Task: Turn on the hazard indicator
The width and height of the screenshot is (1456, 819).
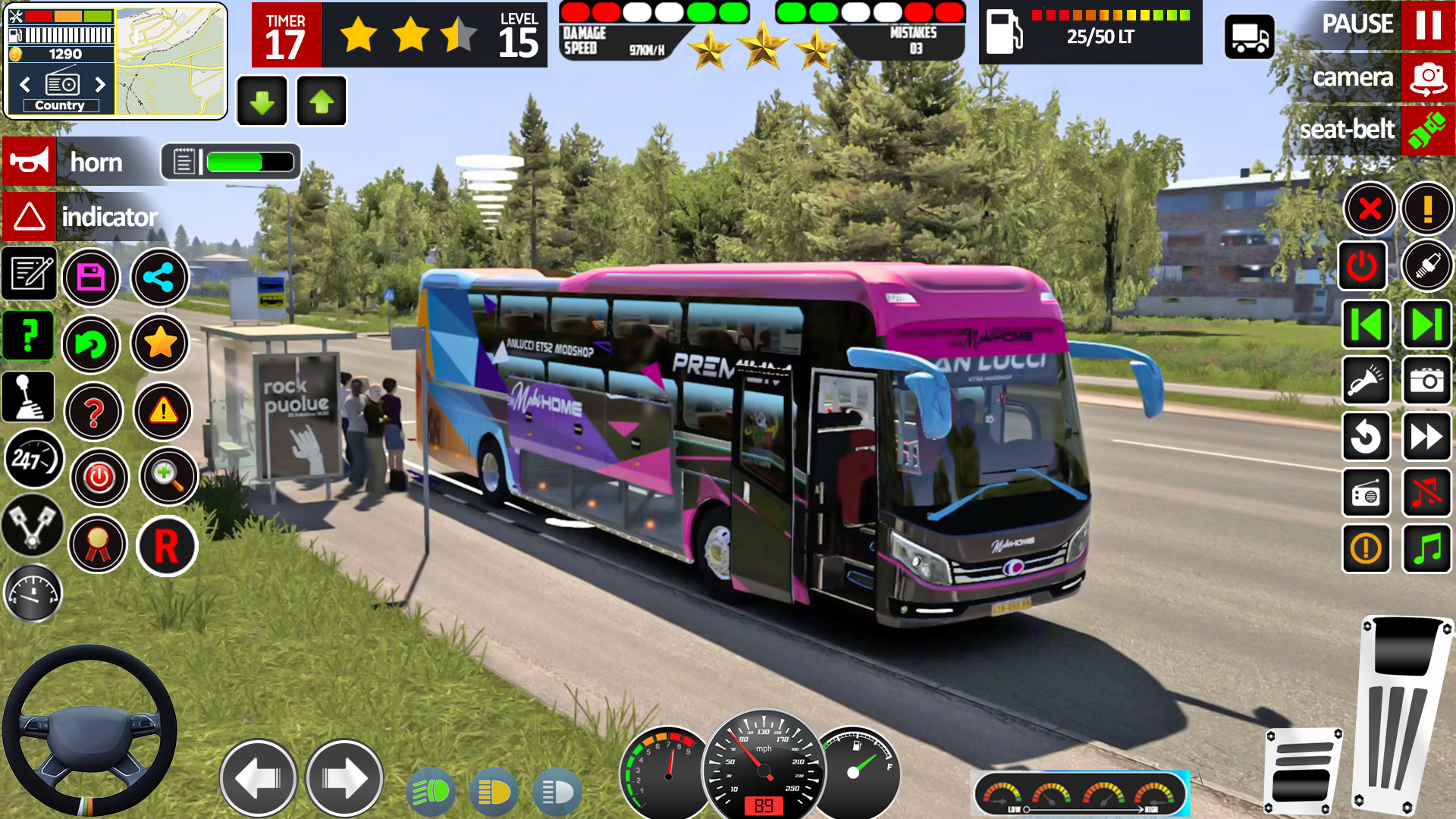Action: 30,217
